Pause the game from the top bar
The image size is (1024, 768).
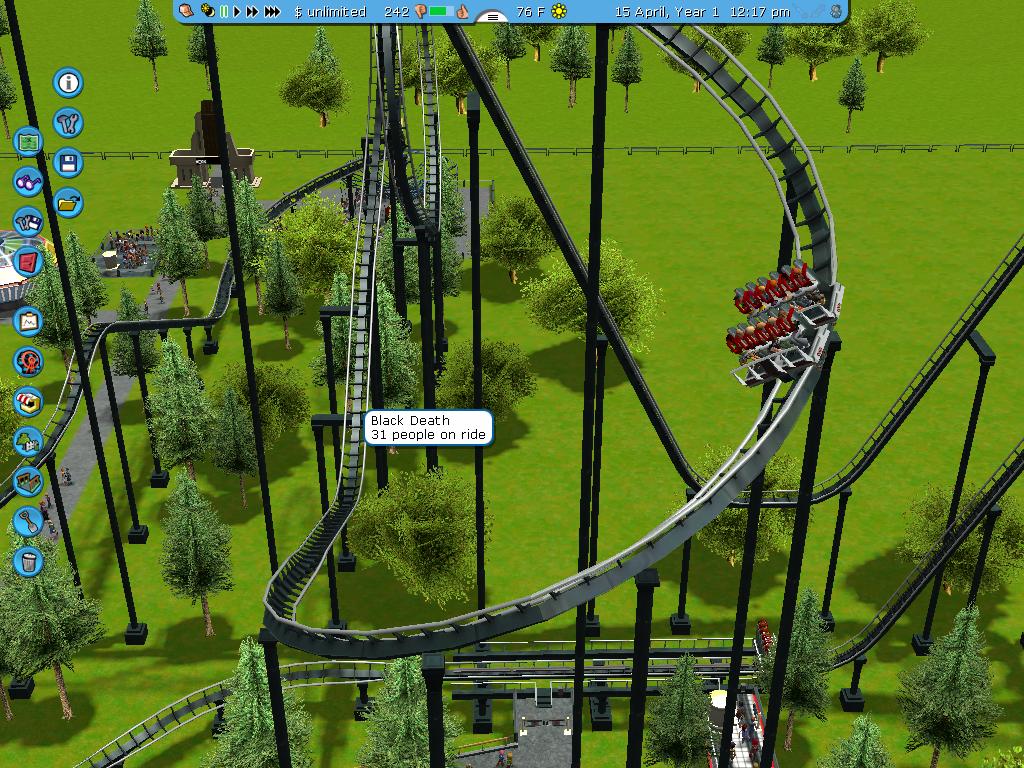tap(225, 12)
